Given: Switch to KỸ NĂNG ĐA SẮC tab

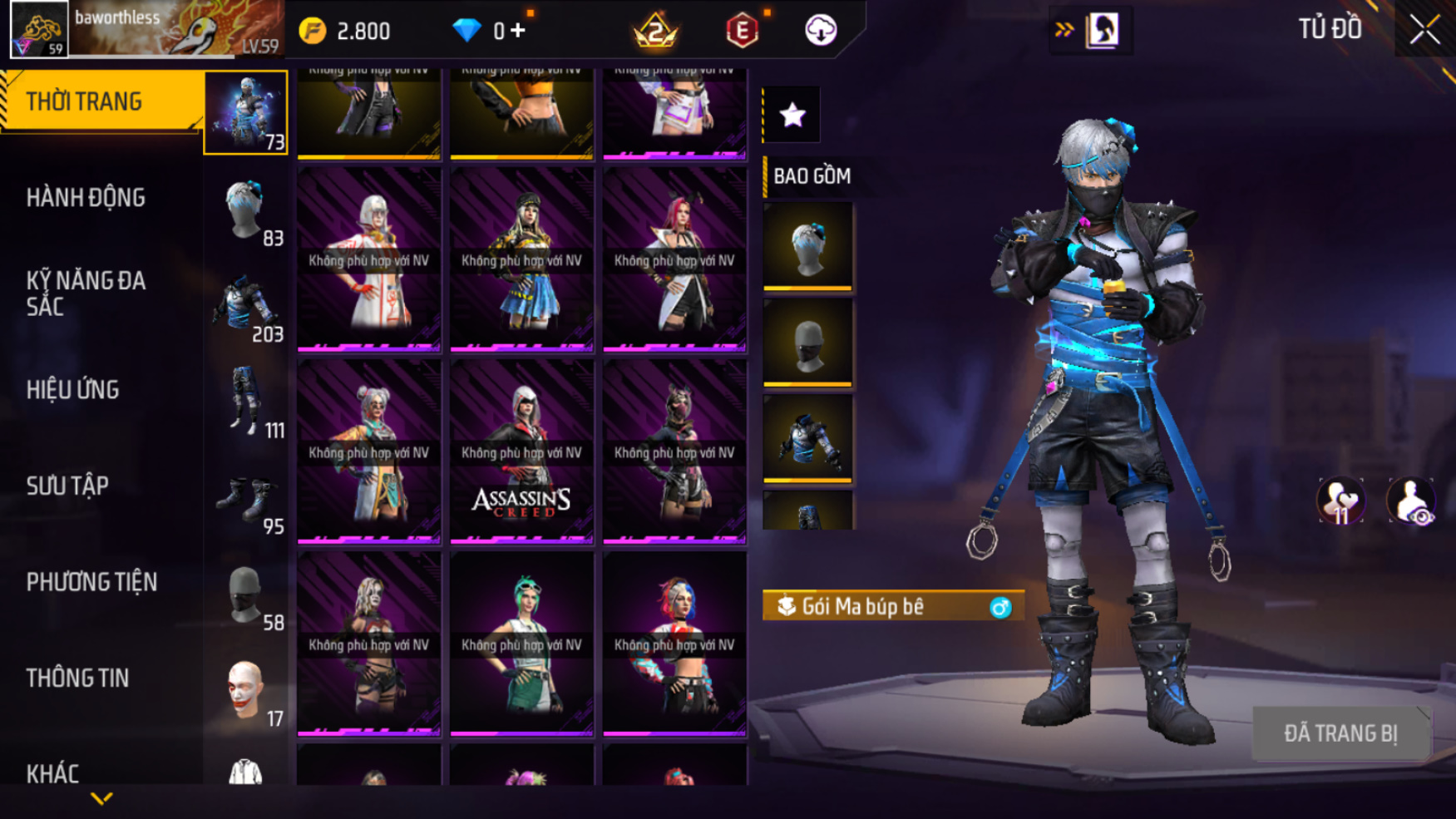Looking at the screenshot, I should coord(86,294).
